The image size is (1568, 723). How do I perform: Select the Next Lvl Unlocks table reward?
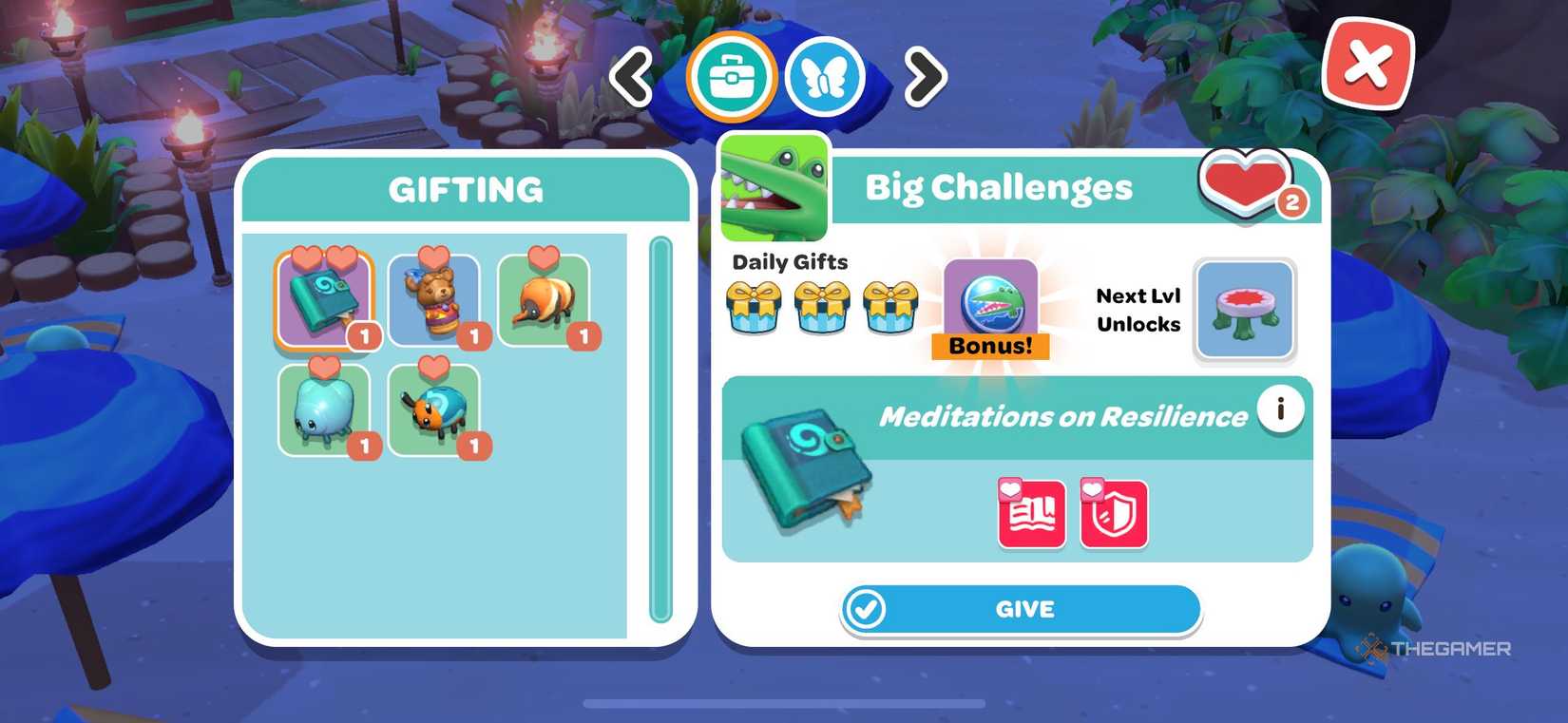(1245, 311)
